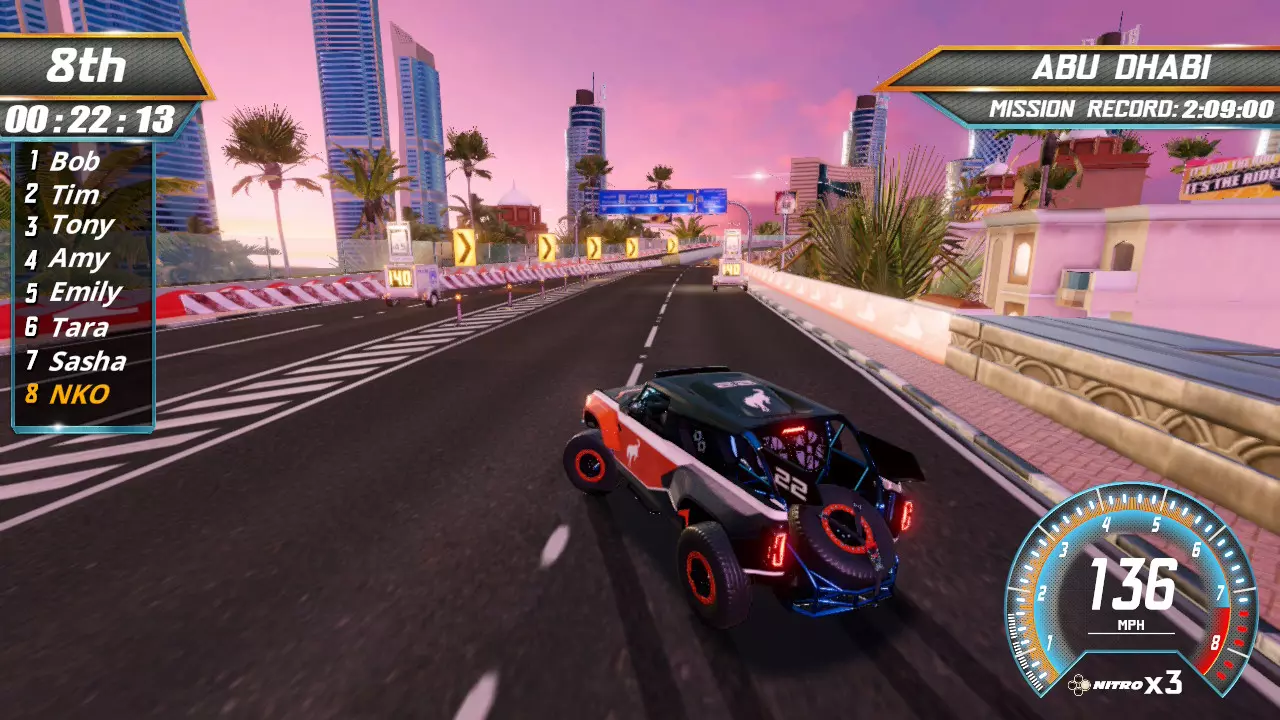The image size is (1280, 720).
Task: Choose Tim's row on the leaderboard
Action: click(x=74, y=194)
